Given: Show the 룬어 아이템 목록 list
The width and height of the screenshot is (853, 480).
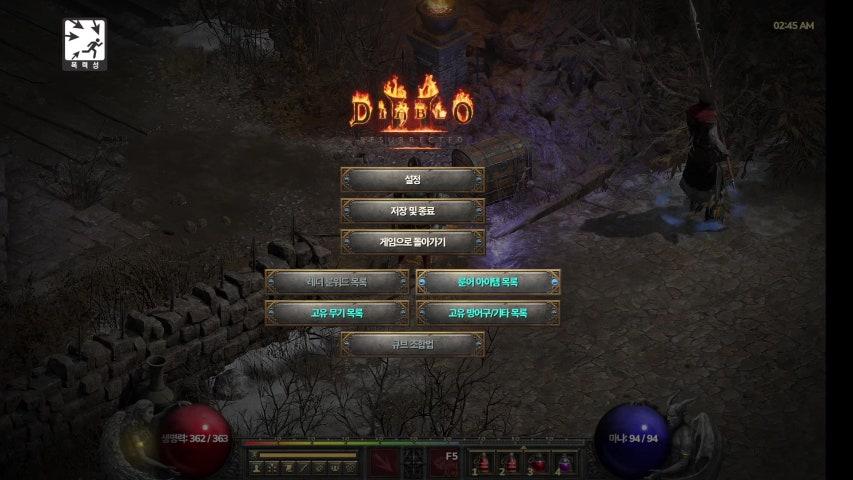Looking at the screenshot, I should [488, 282].
